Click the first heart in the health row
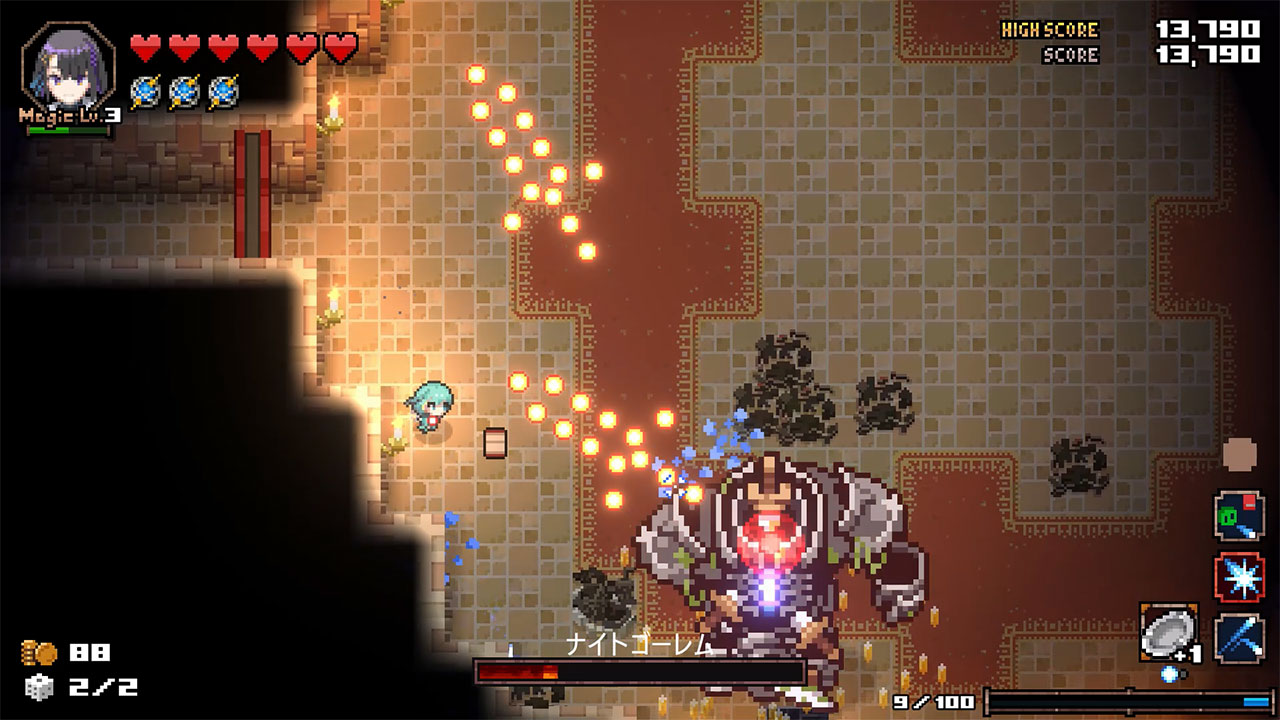 (147, 44)
